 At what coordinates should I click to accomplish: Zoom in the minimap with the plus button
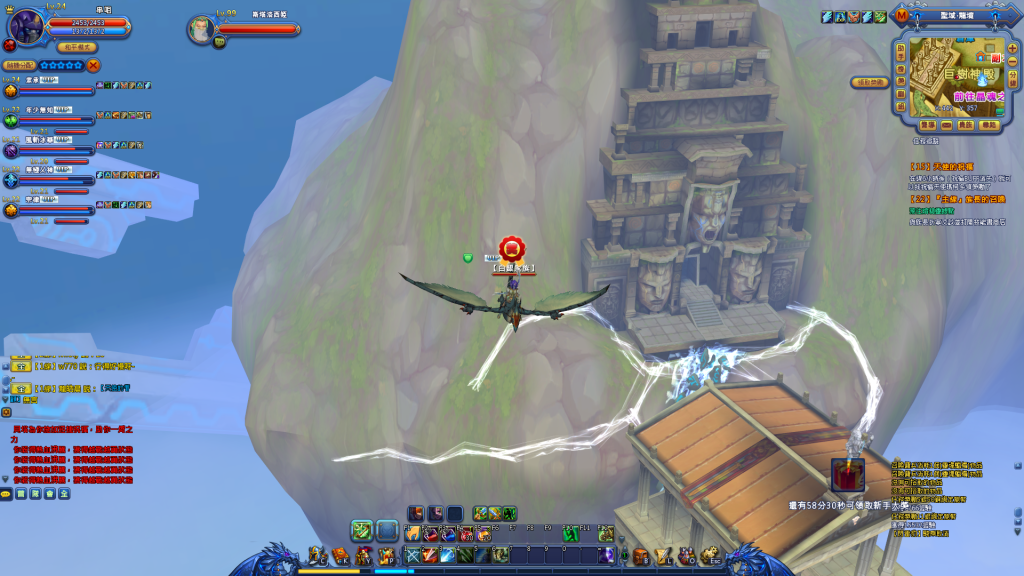(1012, 49)
